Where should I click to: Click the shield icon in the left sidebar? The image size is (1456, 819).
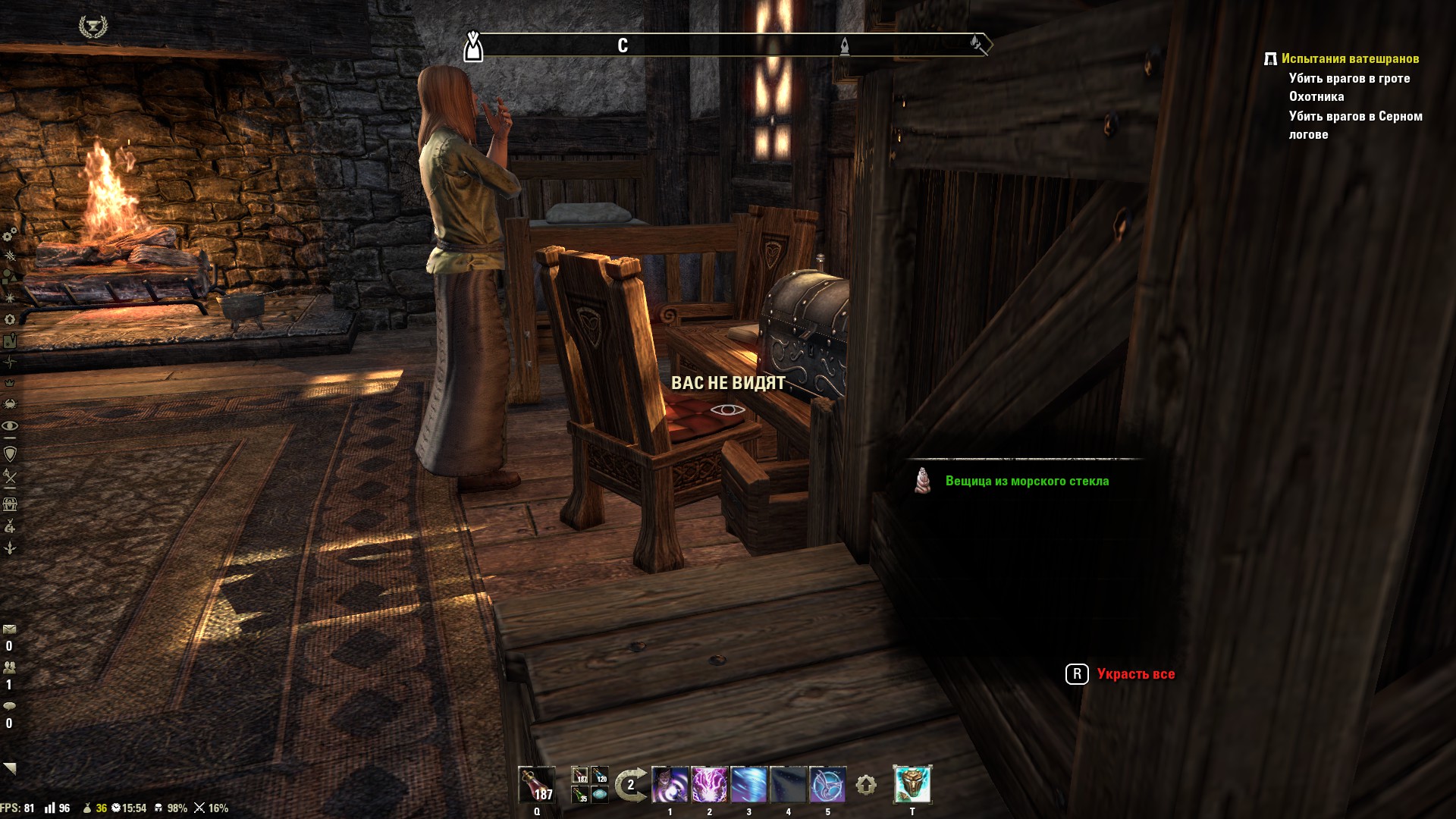click(10, 454)
